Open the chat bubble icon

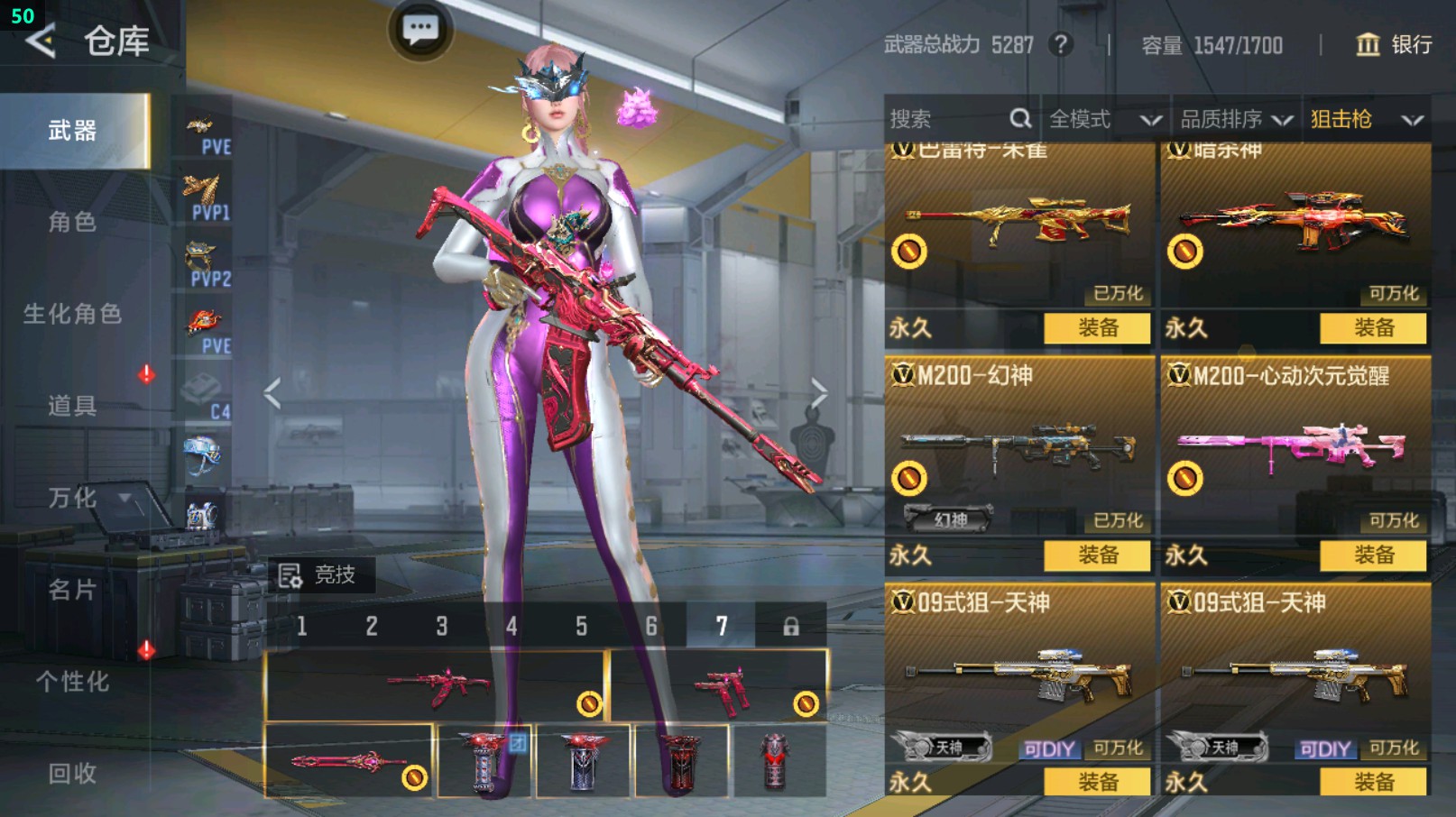tap(420, 30)
